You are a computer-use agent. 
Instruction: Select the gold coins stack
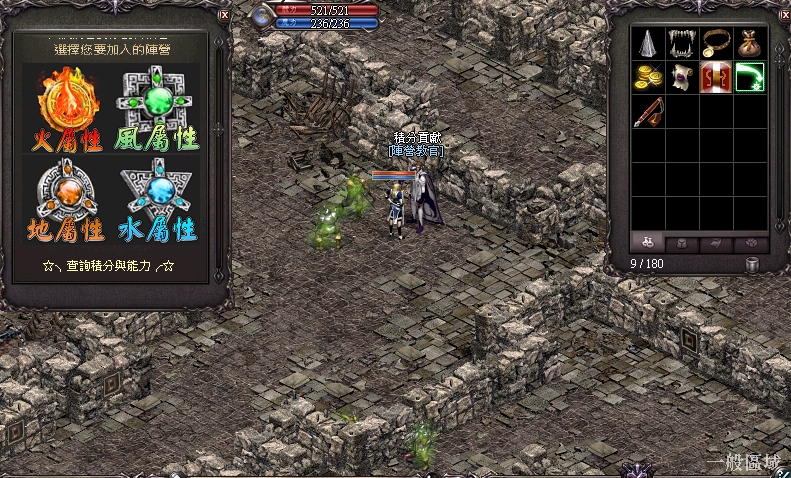tap(648, 77)
